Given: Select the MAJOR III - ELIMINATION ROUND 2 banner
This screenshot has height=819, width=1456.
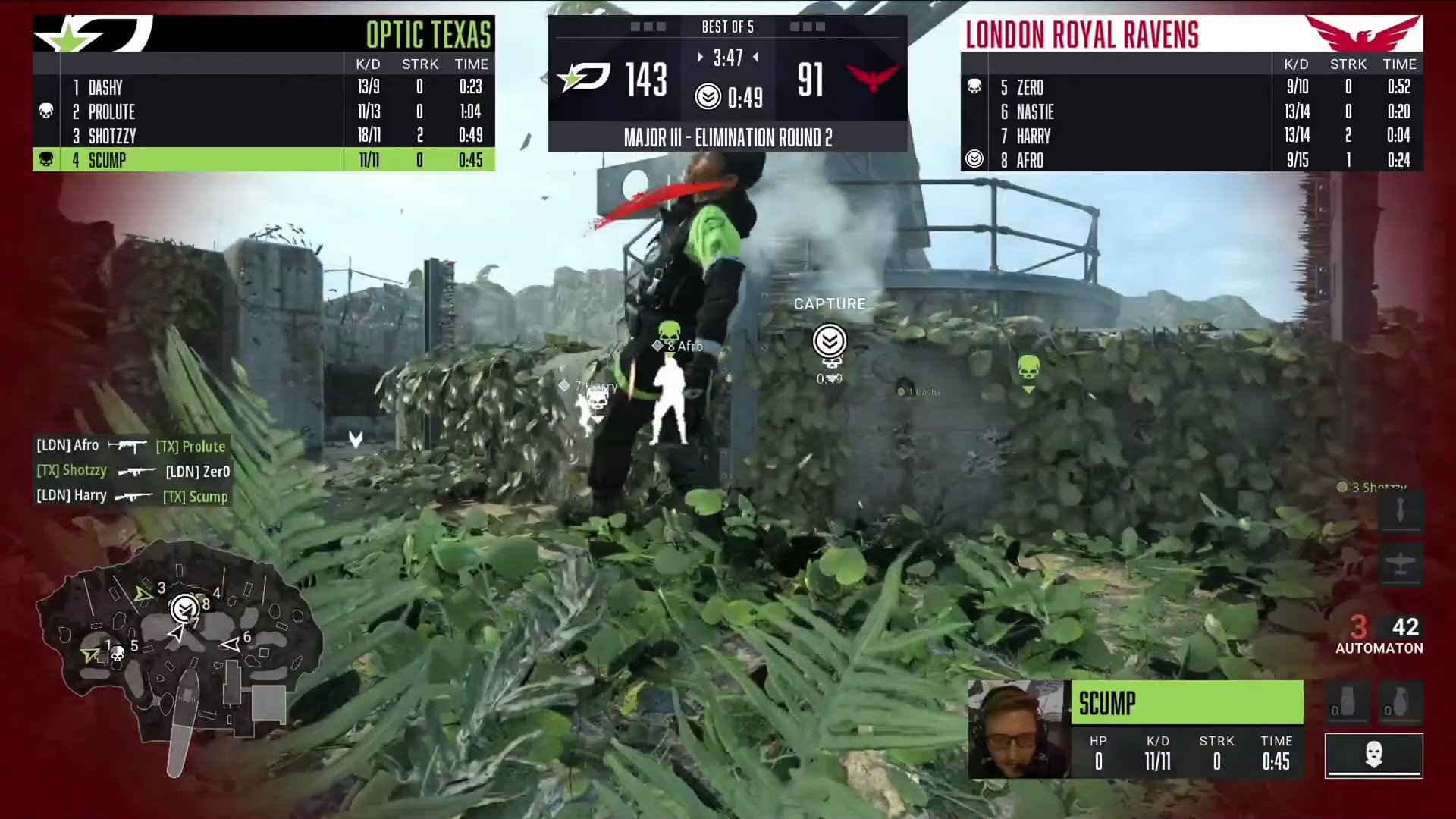Looking at the screenshot, I should coord(726,137).
